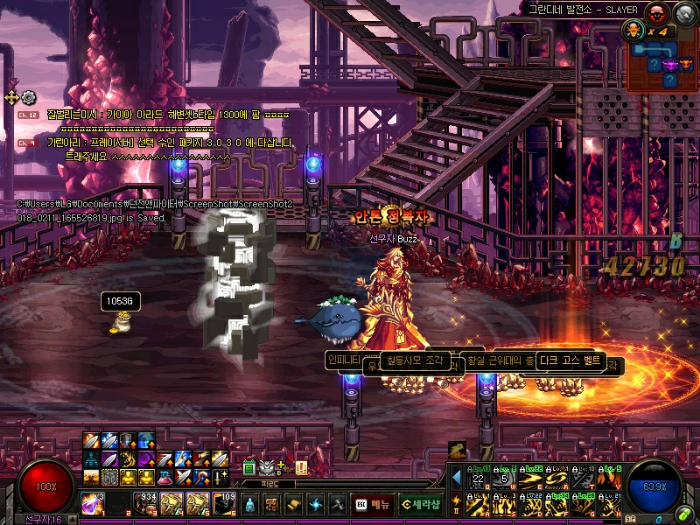
Task: Open the 세라샵 cash shop
Action: (x=421, y=504)
